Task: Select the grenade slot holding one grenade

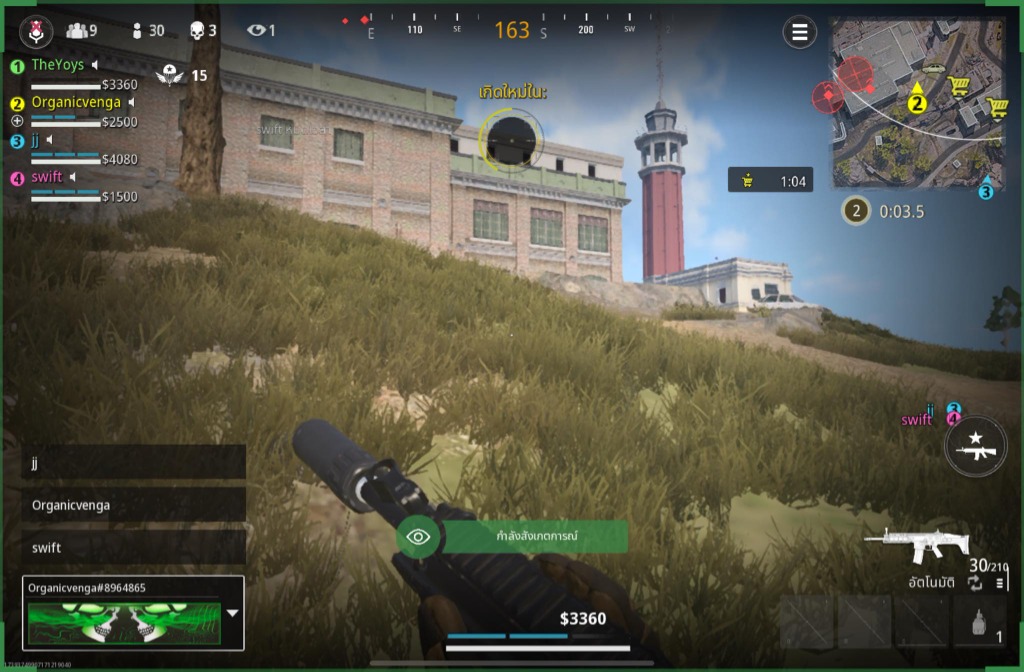Action: (x=979, y=623)
